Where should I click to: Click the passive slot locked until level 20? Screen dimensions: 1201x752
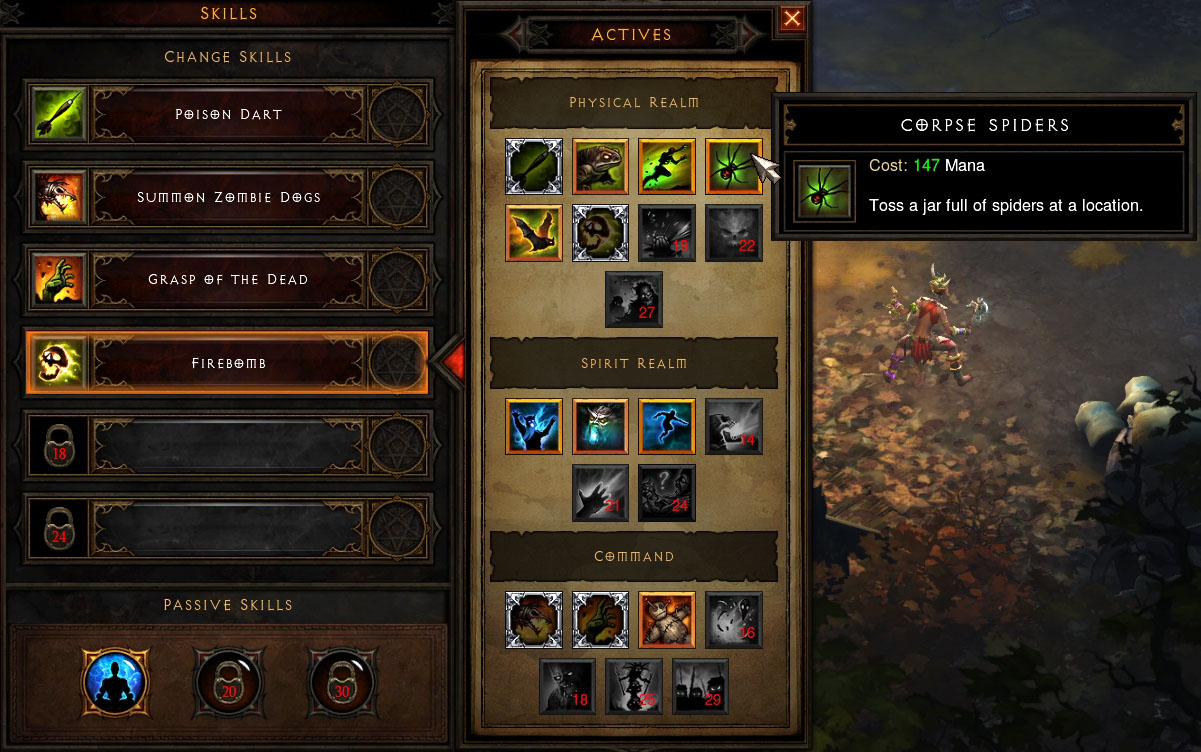coord(227,683)
